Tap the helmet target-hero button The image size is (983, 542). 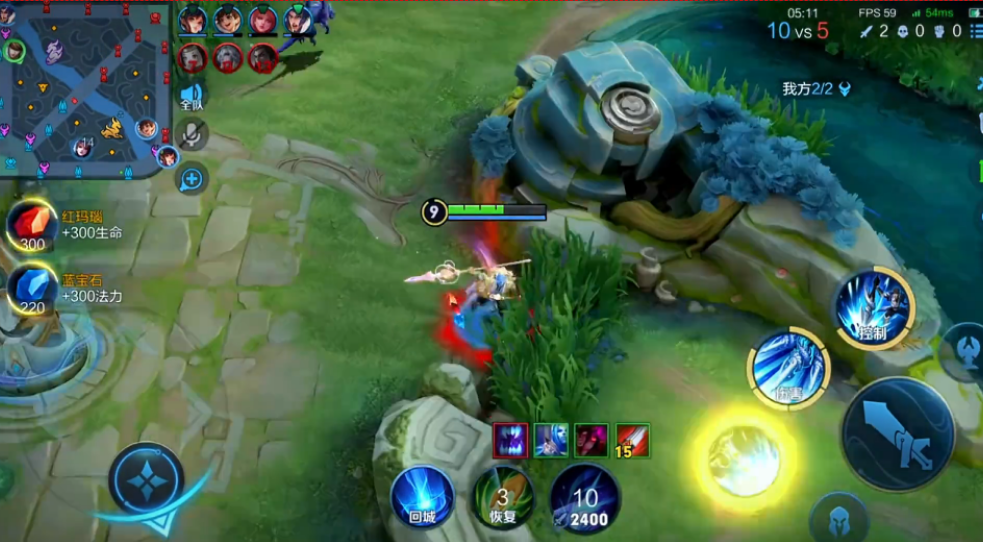[x=837, y=519]
